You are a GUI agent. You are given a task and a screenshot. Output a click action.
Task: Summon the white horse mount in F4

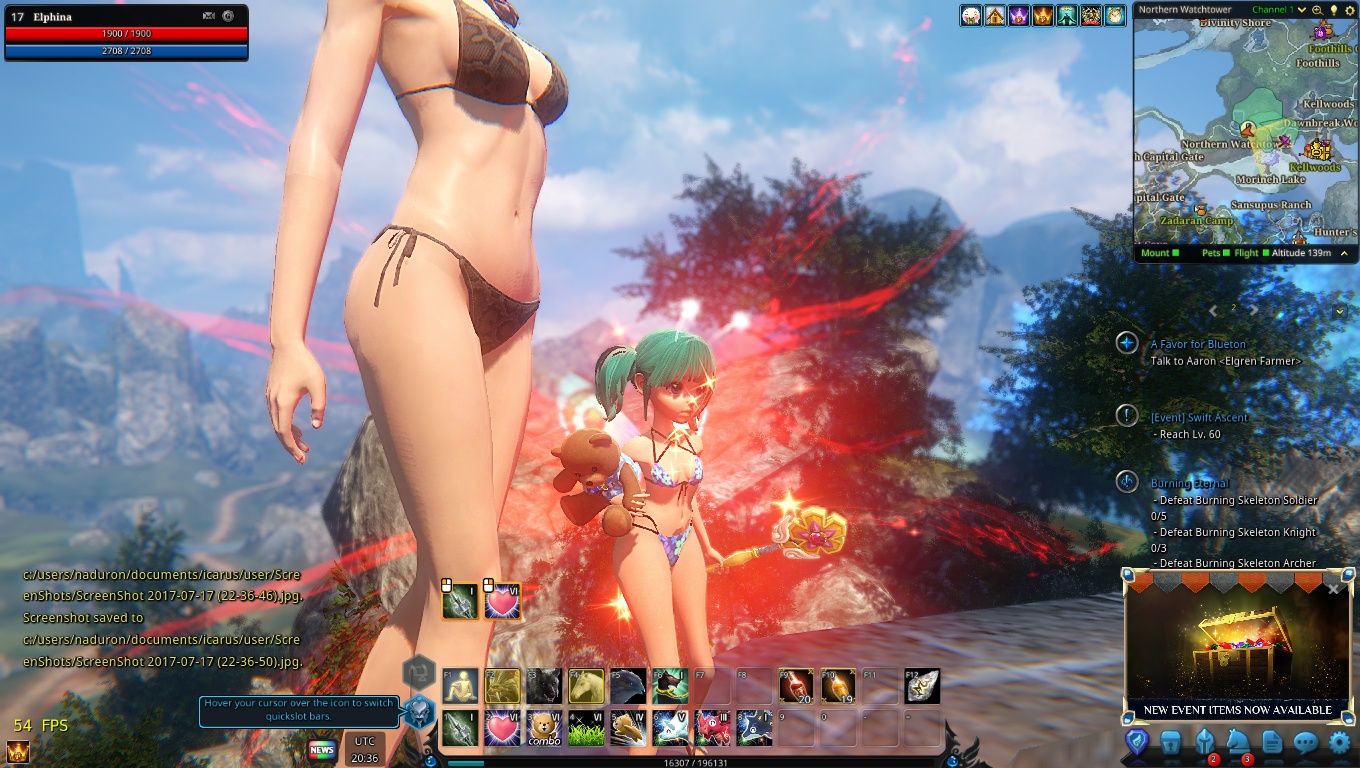586,686
